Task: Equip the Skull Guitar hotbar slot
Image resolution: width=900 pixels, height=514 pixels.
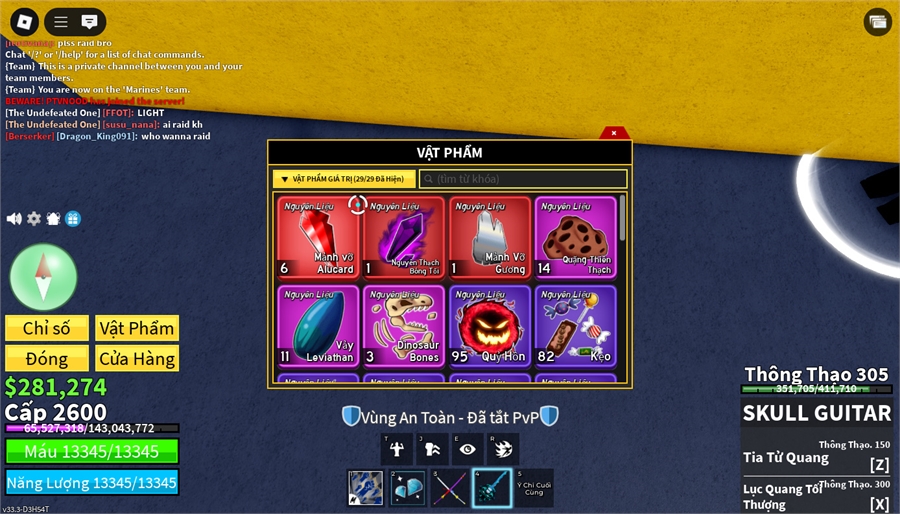Action: 491,488
